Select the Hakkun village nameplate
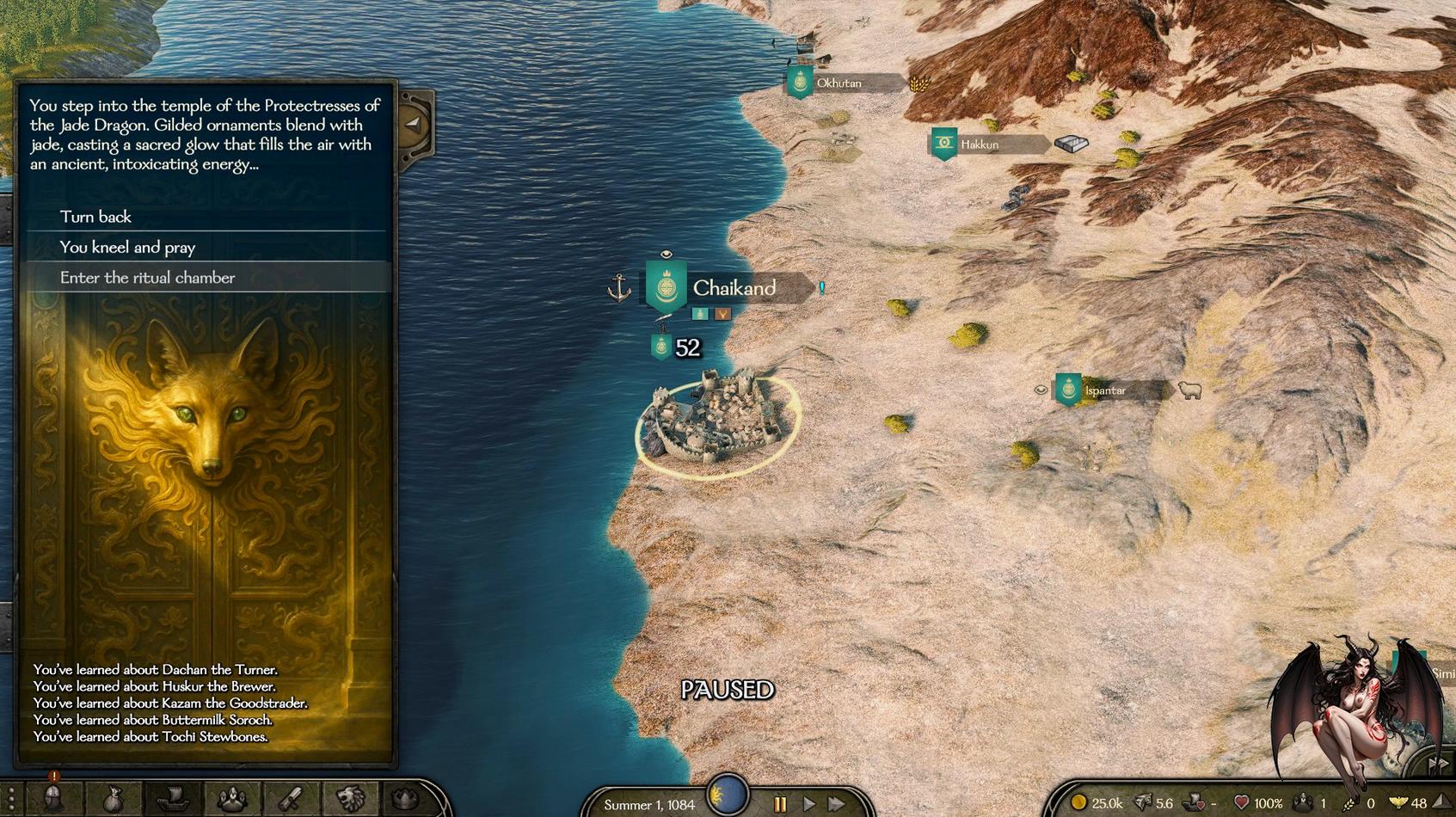 coord(980,144)
